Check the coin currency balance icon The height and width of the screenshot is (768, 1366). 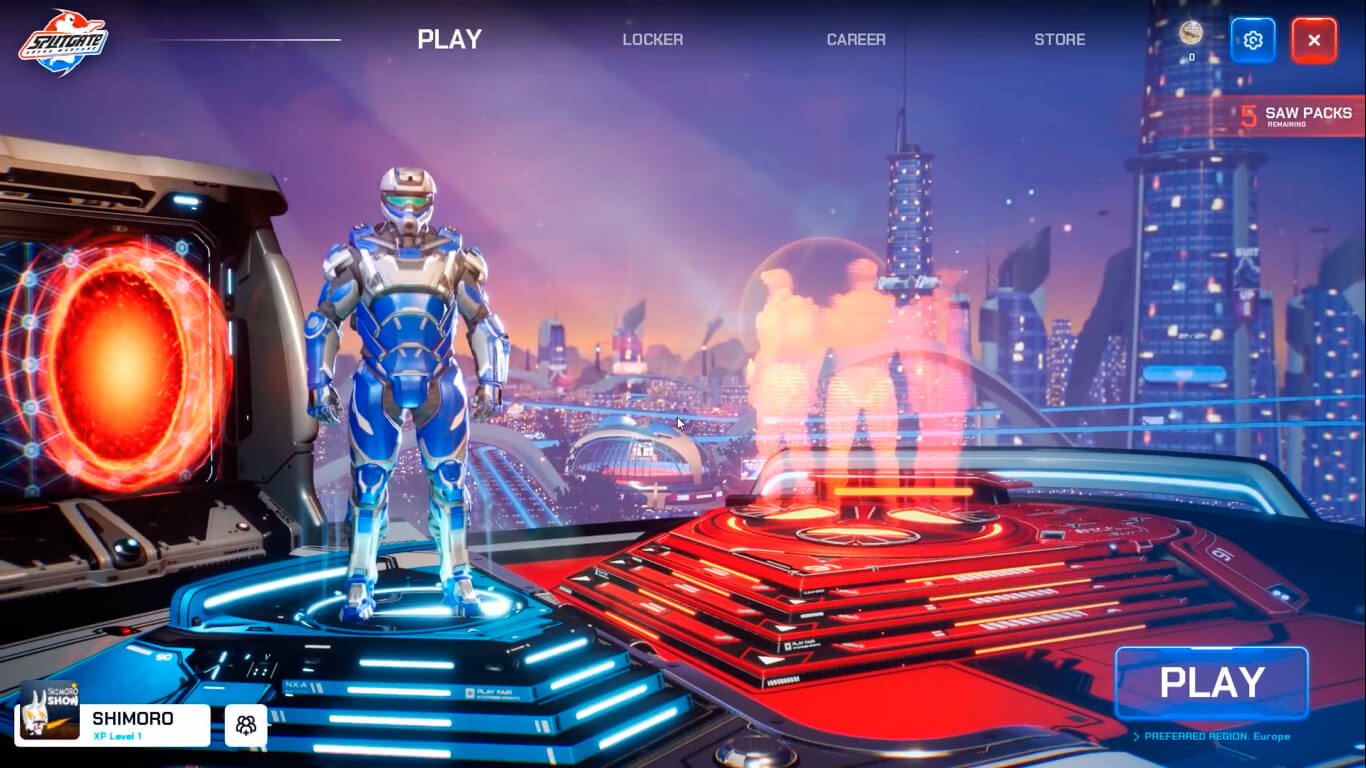pyautogui.click(x=1190, y=34)
